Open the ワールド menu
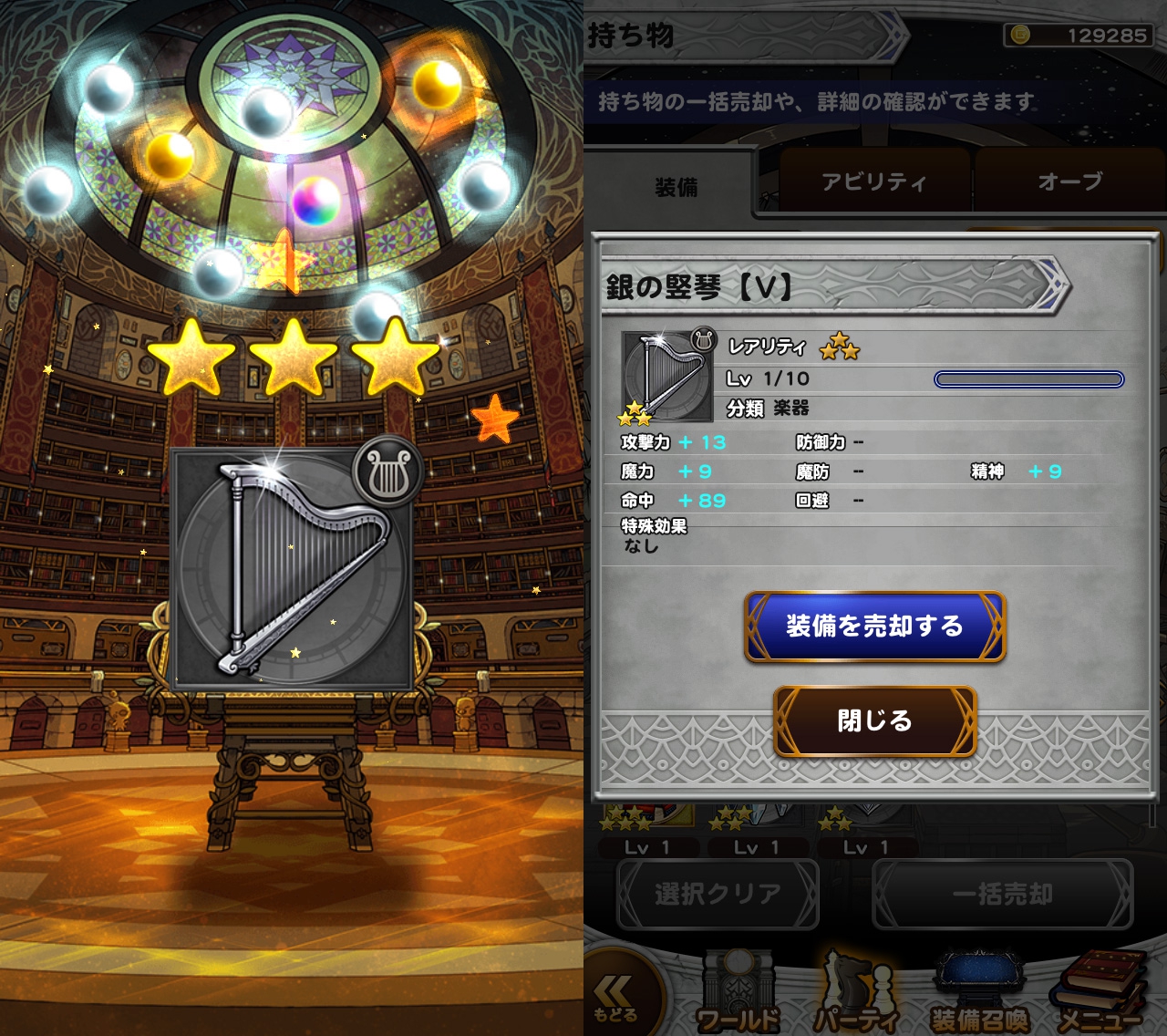Image resolution: width=1167 pixels, height=1036 pixels. coord(738,995)
